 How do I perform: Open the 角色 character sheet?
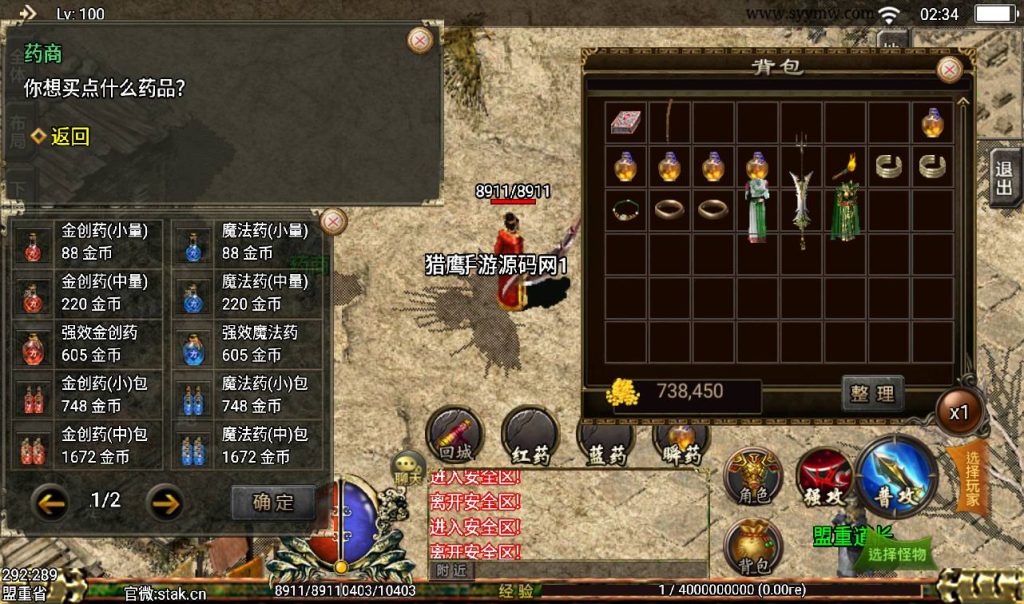click(752, 477)
